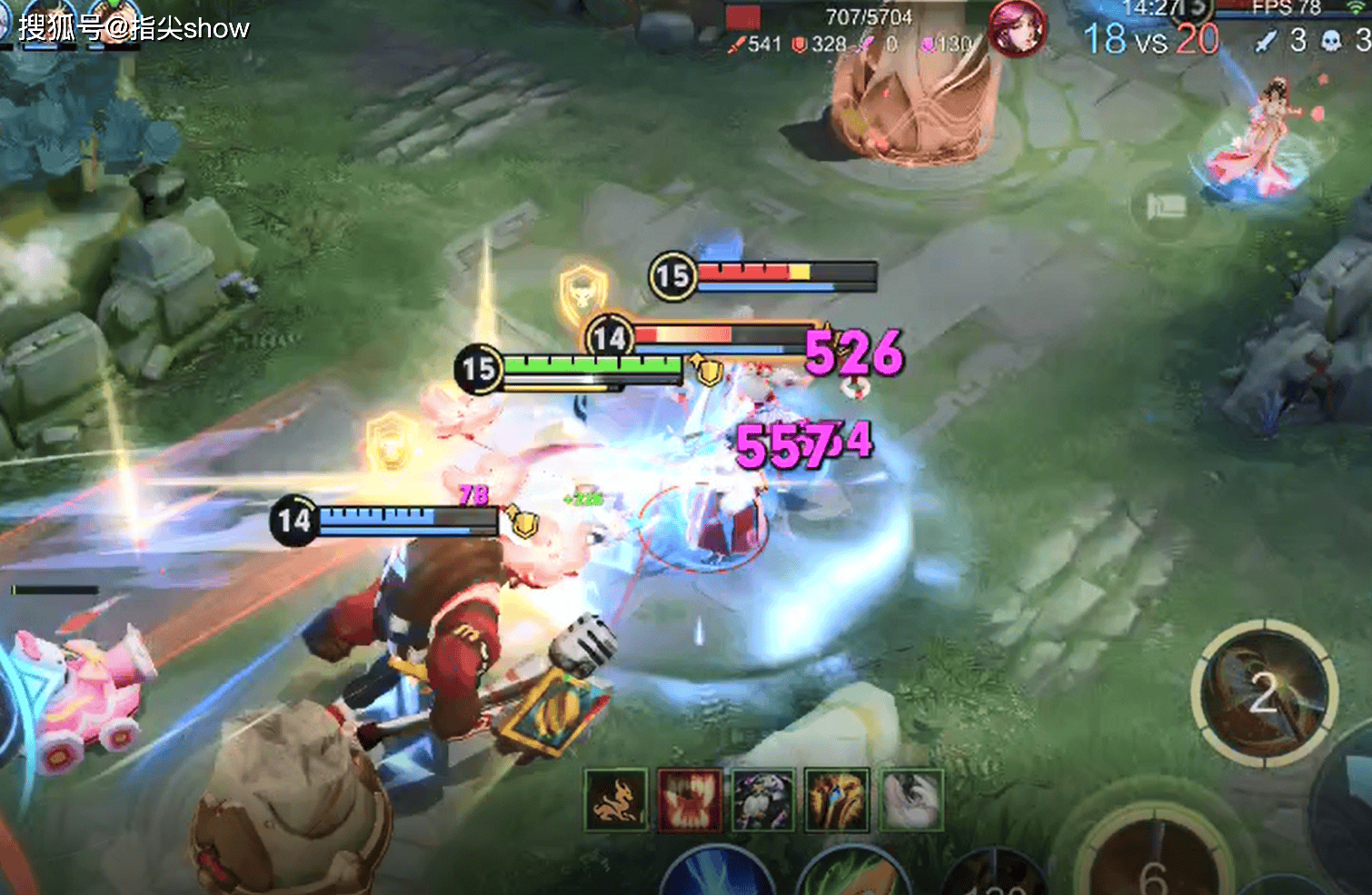
Task: Tap the red fanged jaws item
Action: pos(690,801)
